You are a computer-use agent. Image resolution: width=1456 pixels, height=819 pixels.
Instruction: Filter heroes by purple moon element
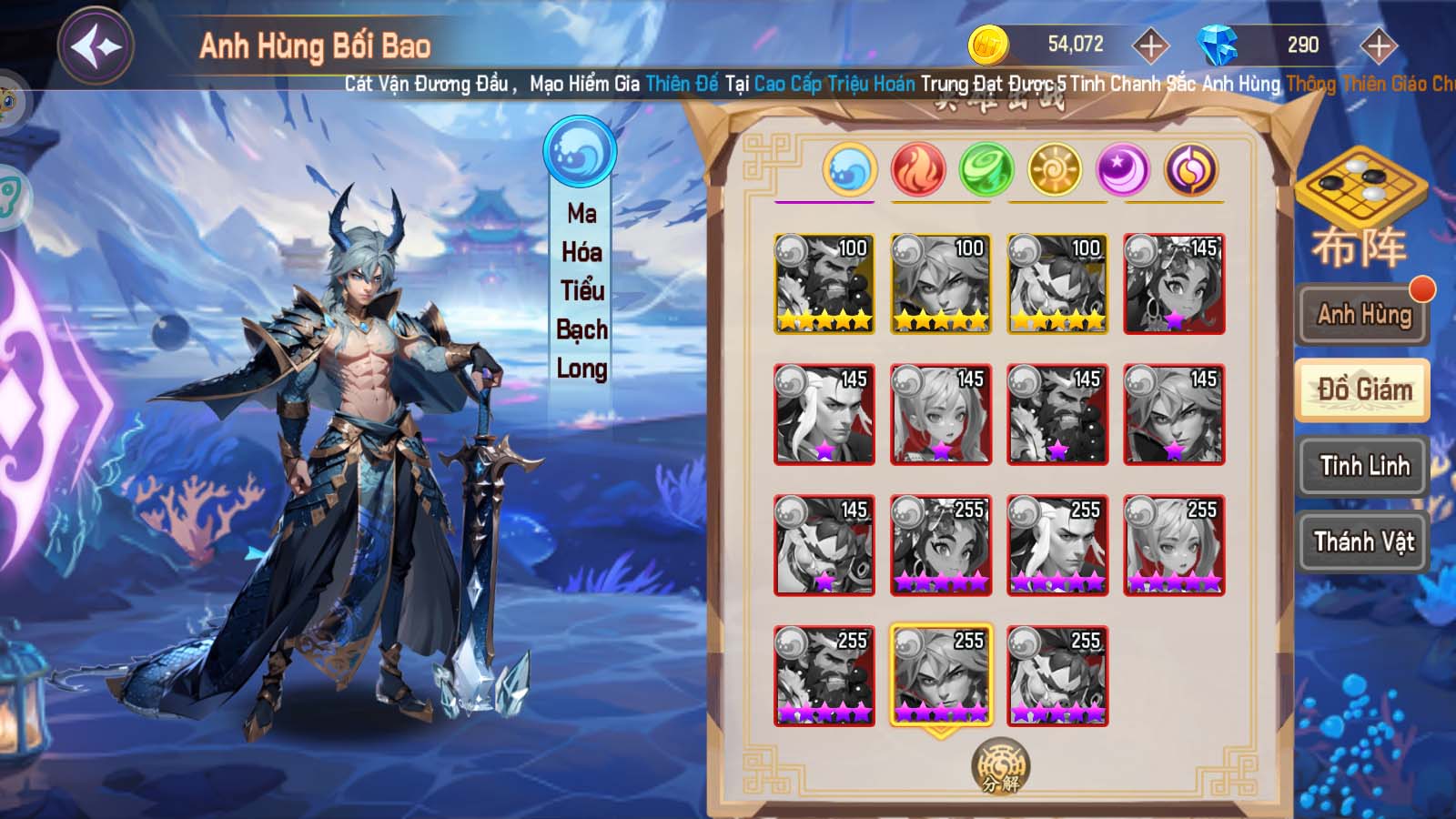tap(1123, 170)
